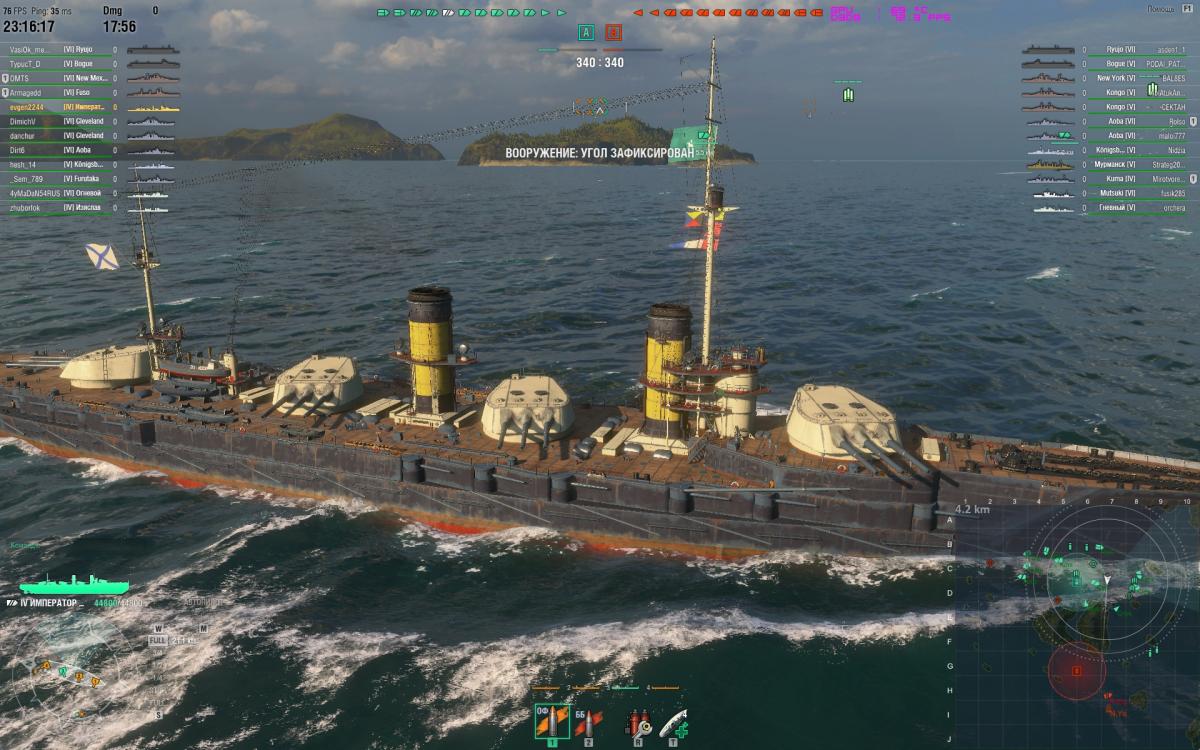Click the green A capture point indicator

pyautogui.click(x=586, y=33)
